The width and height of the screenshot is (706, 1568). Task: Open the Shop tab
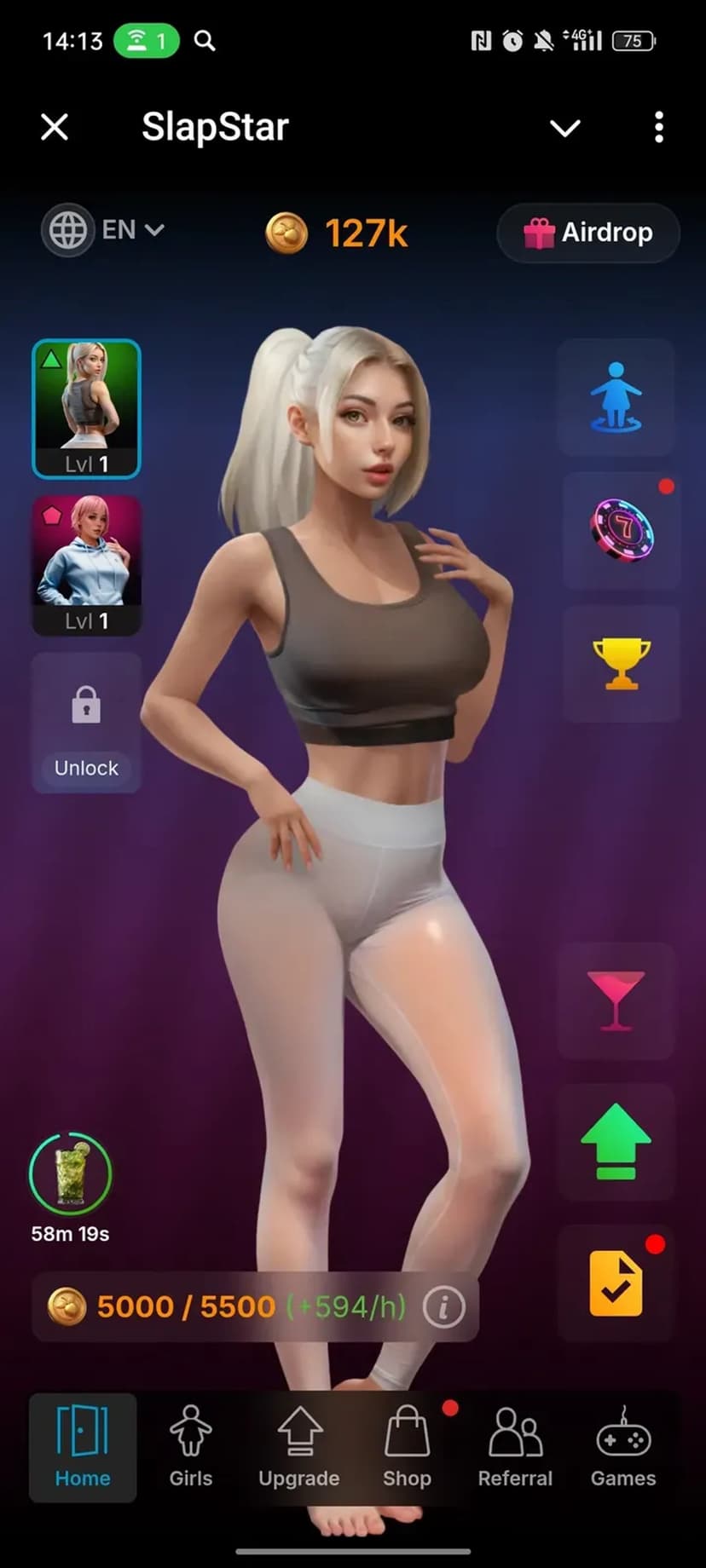[x=407, y=1447]
